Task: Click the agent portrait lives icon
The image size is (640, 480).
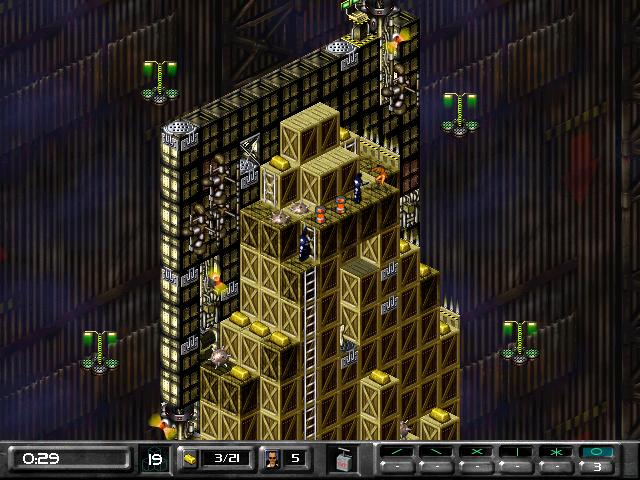Action: [x=270, y=459]
